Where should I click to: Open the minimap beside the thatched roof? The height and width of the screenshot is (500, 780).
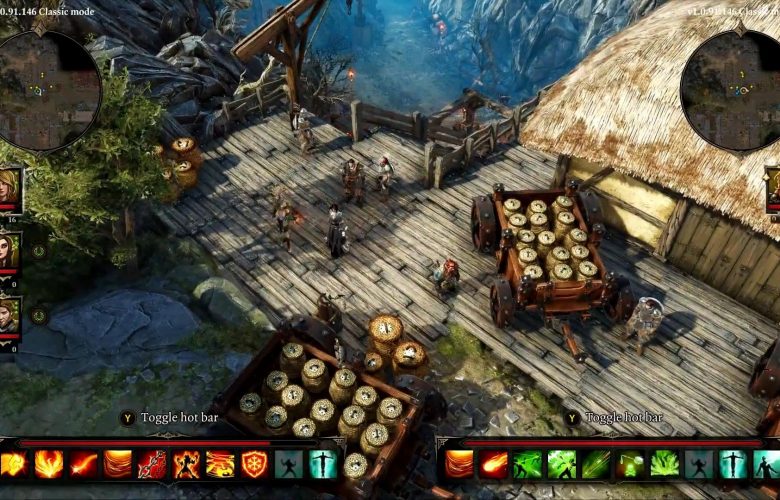coord(728,91)
